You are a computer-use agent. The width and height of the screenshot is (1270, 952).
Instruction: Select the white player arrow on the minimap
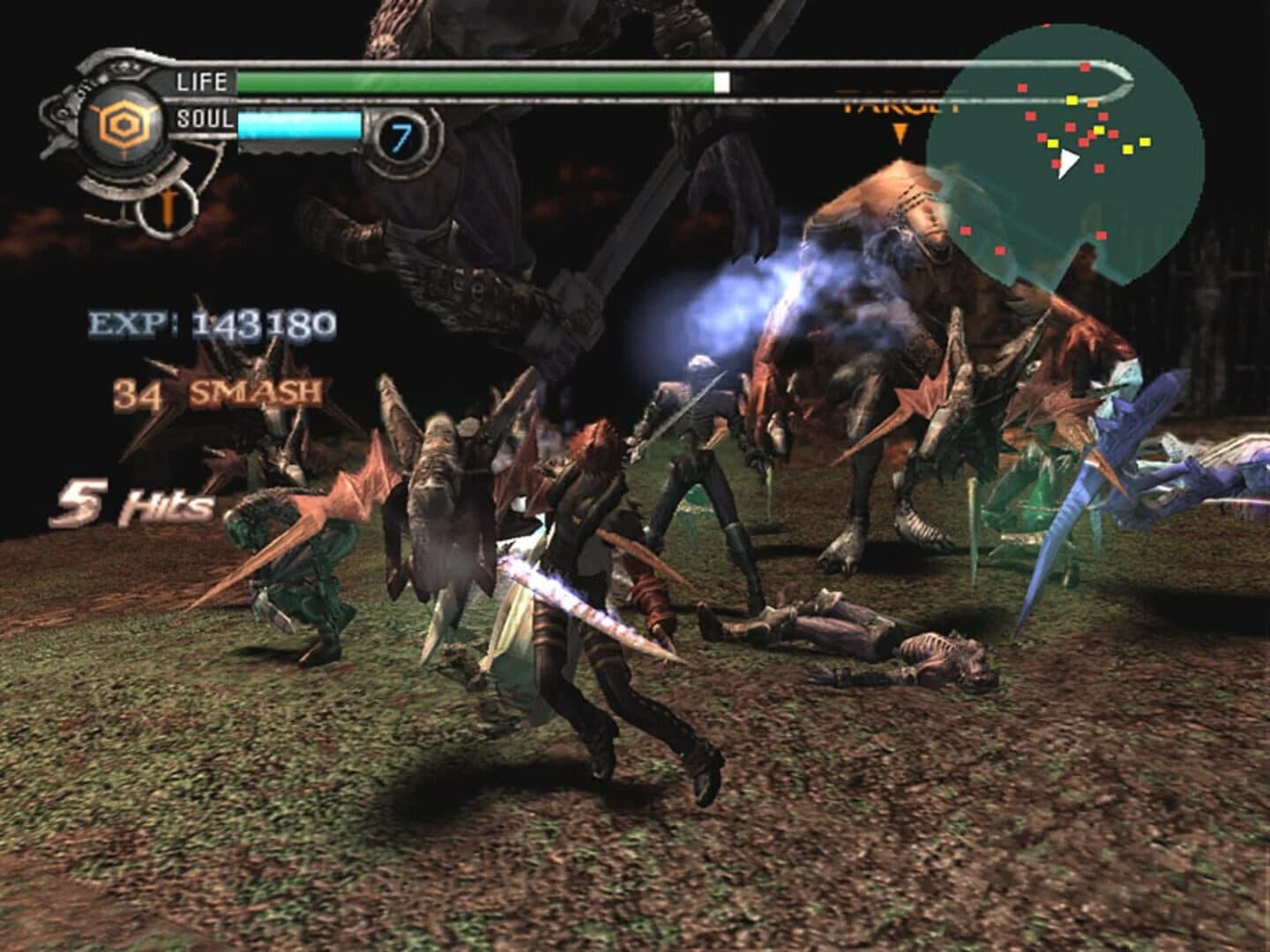point(1068,161)
